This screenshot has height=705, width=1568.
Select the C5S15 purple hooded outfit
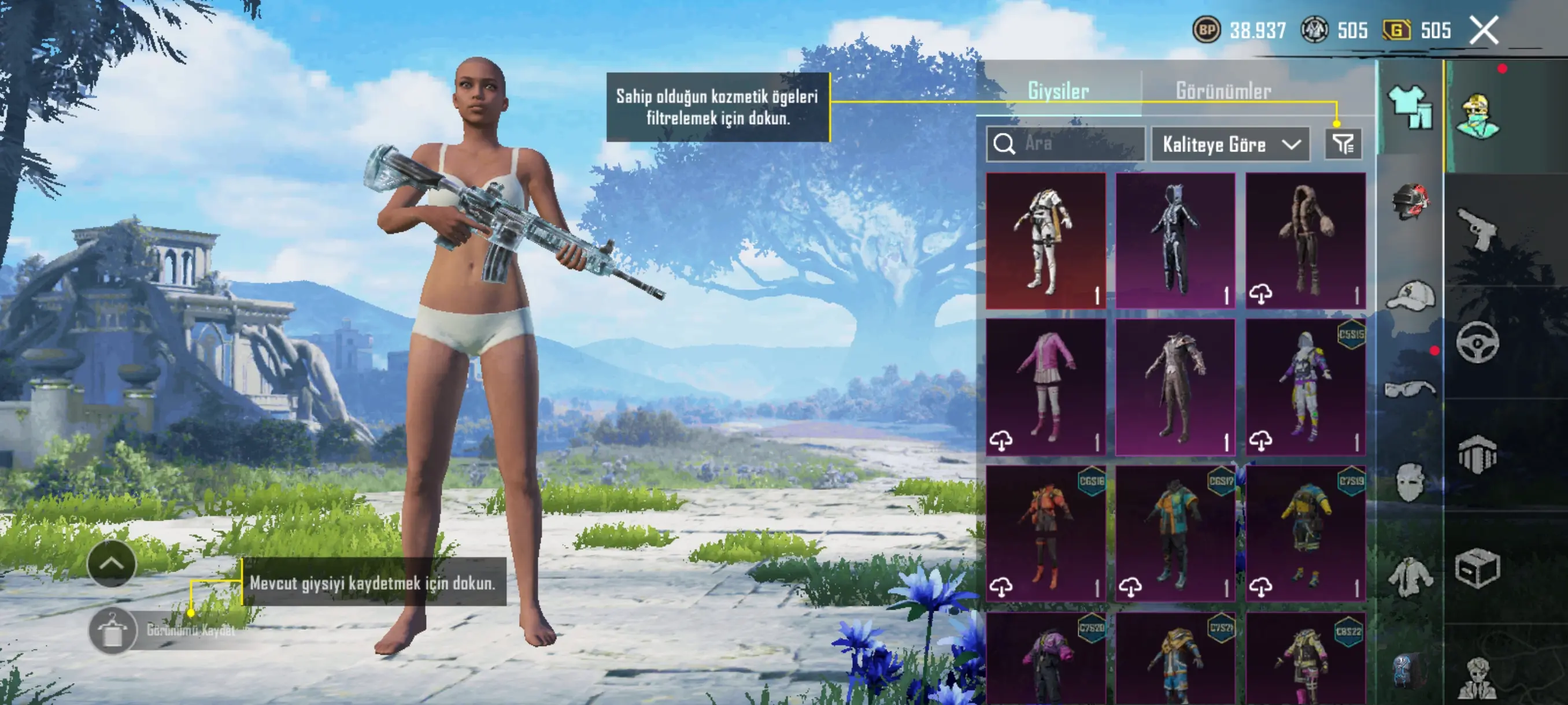[x=1305, y=387]
